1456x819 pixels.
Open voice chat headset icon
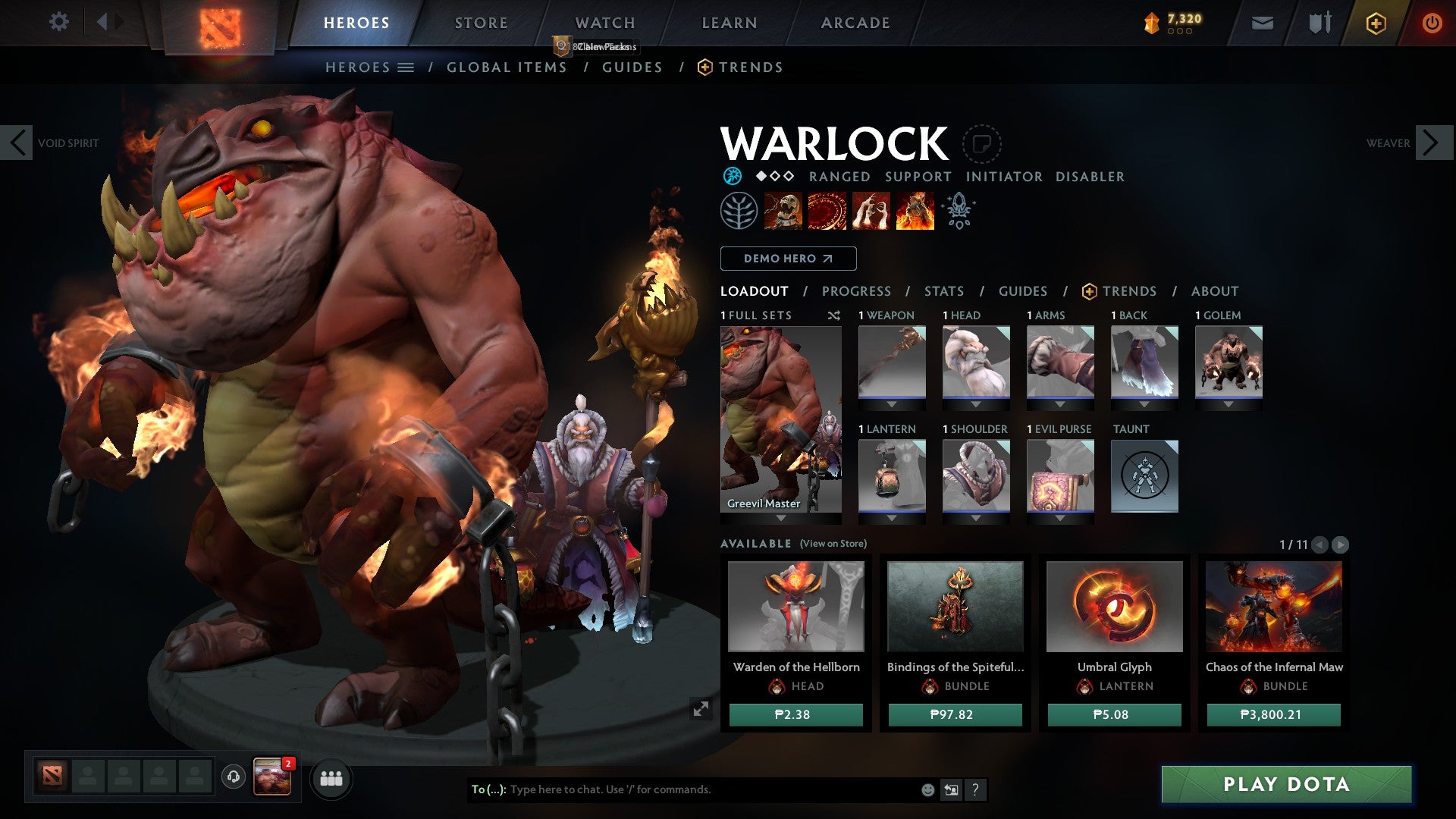point(233,775)
